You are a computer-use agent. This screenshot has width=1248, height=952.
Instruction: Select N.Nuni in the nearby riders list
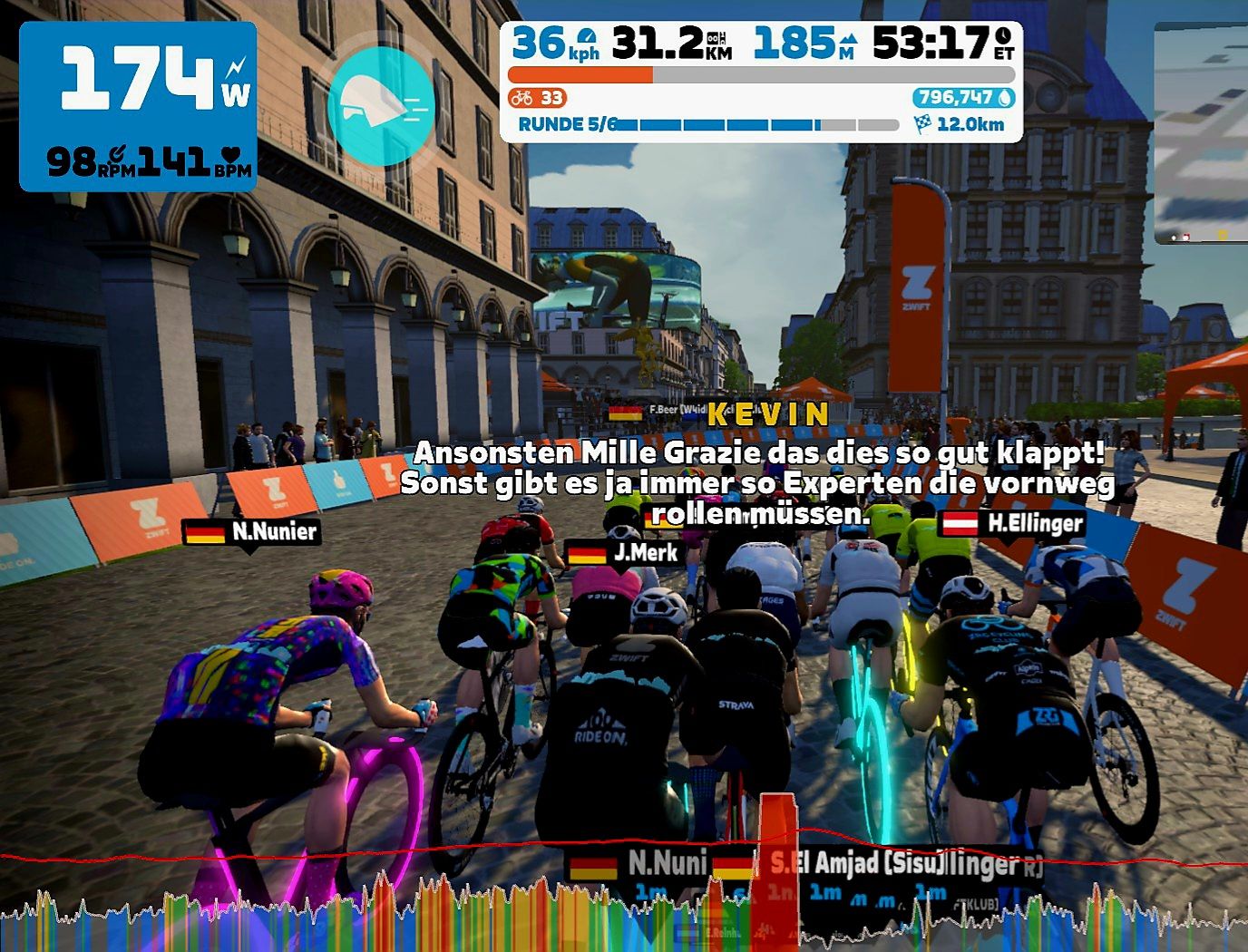(x=666, y=862)
